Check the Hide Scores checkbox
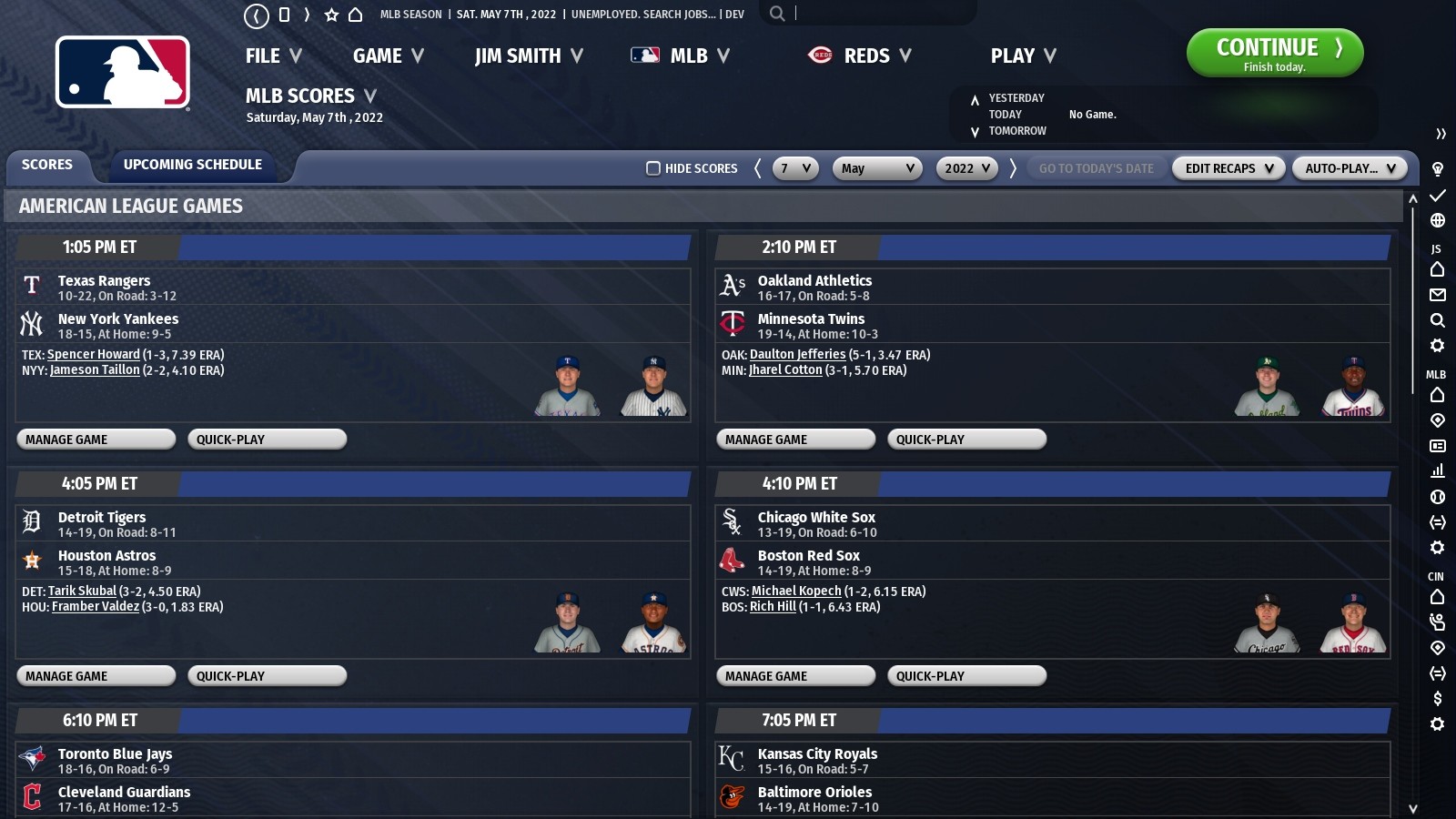Viewport: 1456px width, 819px height. (x=652, y=168)
